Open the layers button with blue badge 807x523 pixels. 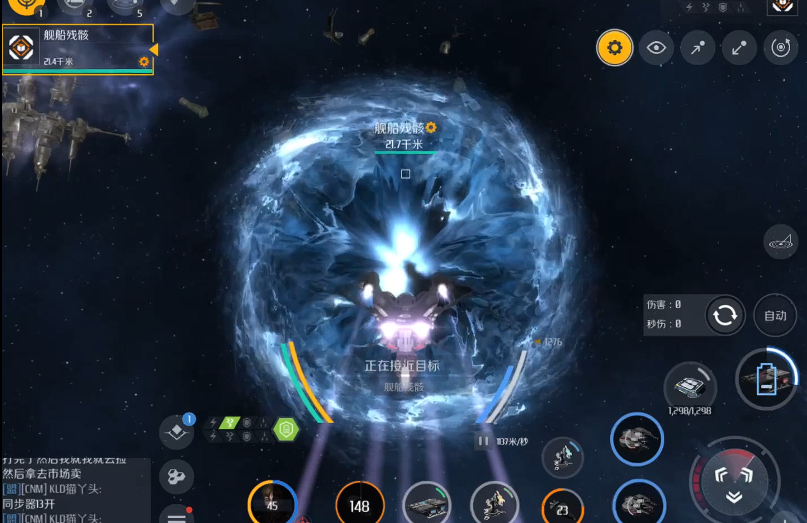[x=177, y=432]
